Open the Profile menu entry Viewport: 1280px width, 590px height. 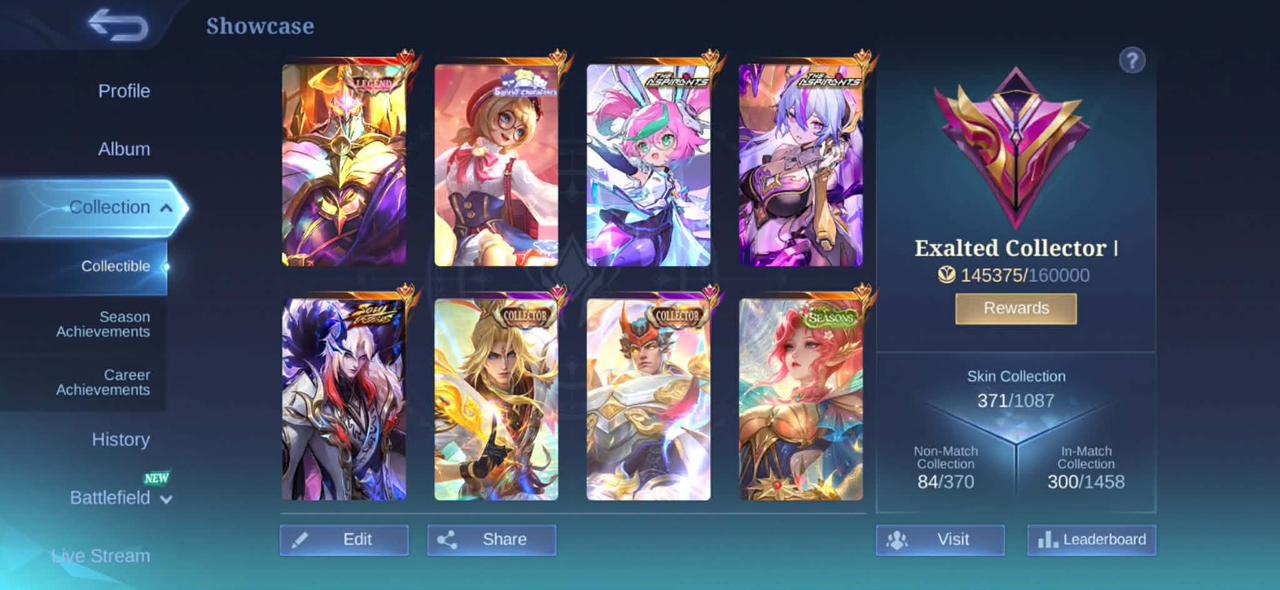[x=124, y=91]
